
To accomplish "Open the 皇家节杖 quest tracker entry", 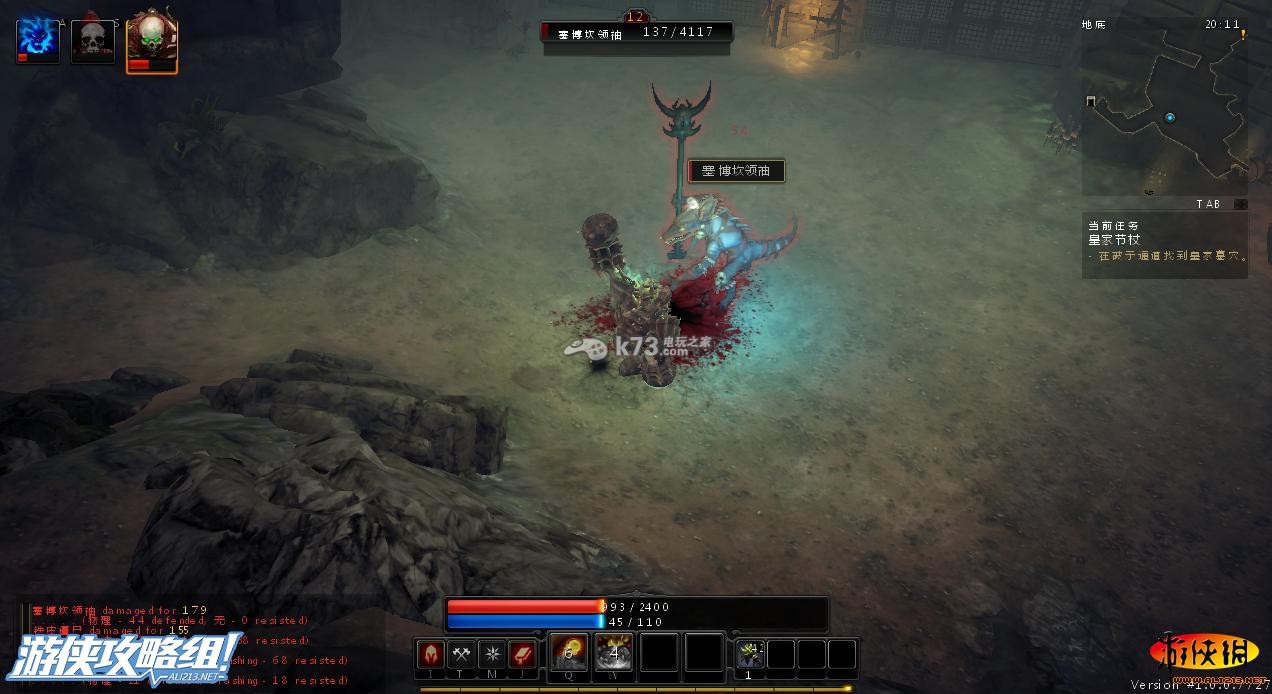I will [1114, 239].
